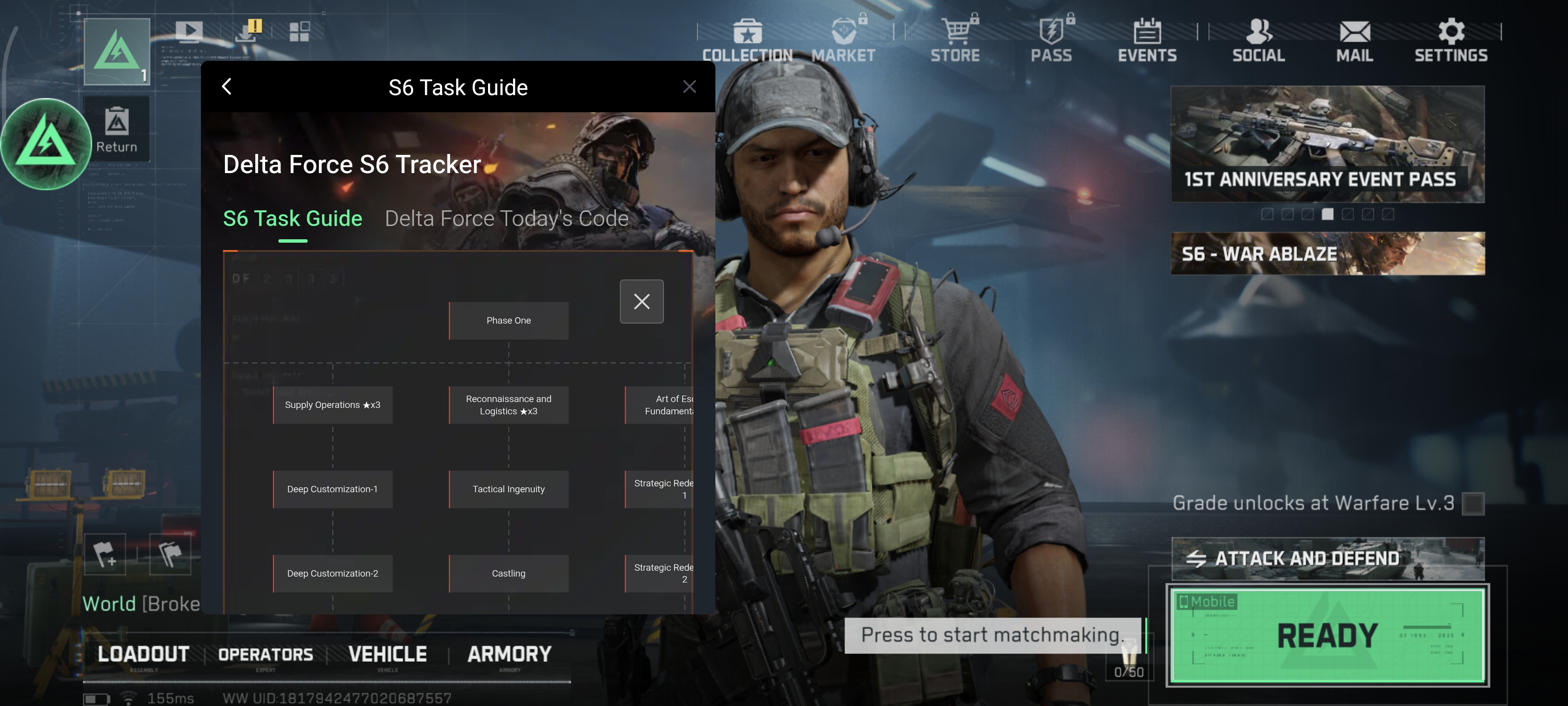The height and width of the screenshot is (706, 1568).
Task: Go back with the left arrow in tracker
Action: 226,86
